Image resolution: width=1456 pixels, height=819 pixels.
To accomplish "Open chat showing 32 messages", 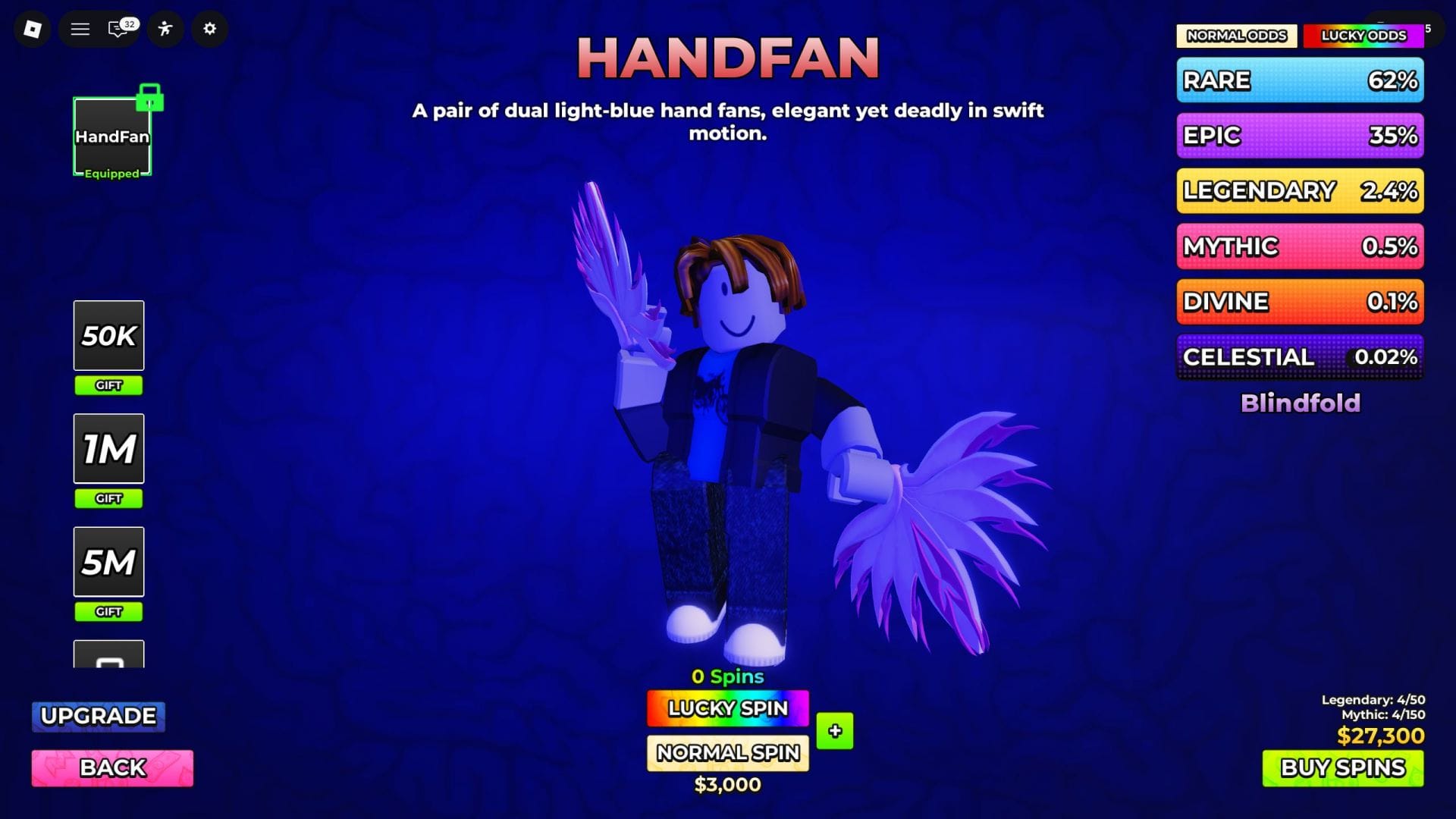I will [x=118, y=29].
